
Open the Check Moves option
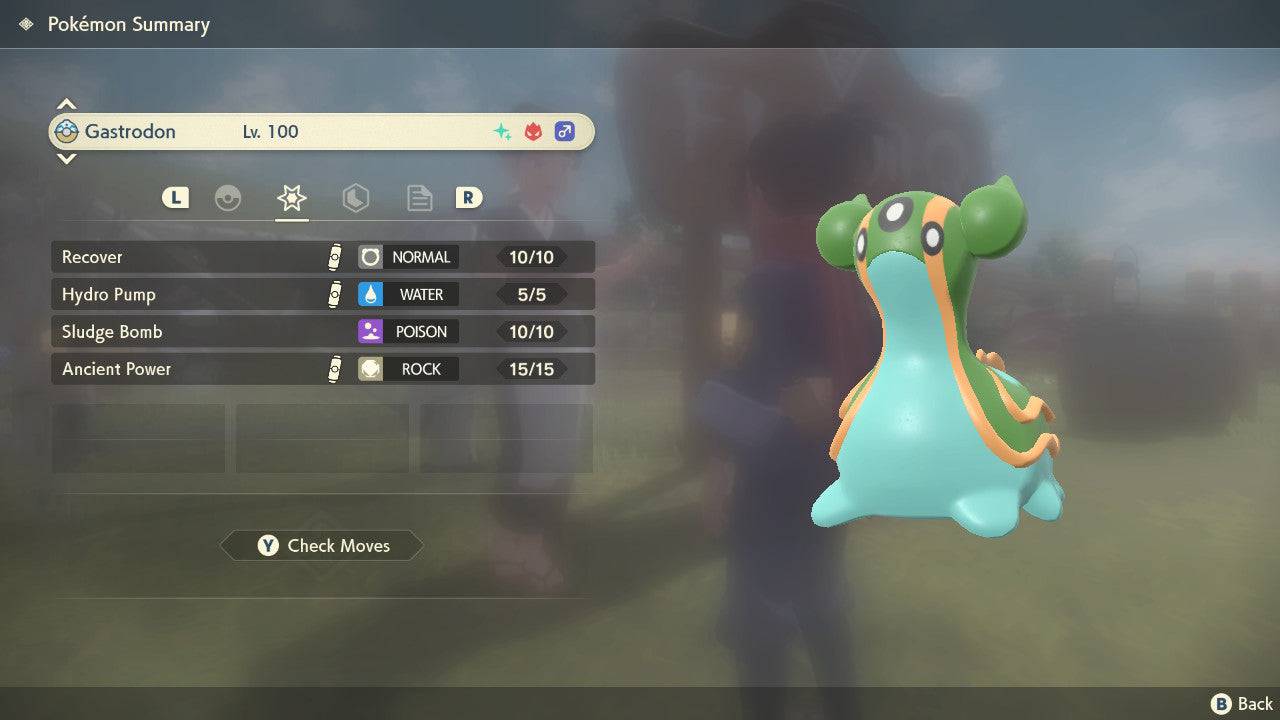(322, 545)
